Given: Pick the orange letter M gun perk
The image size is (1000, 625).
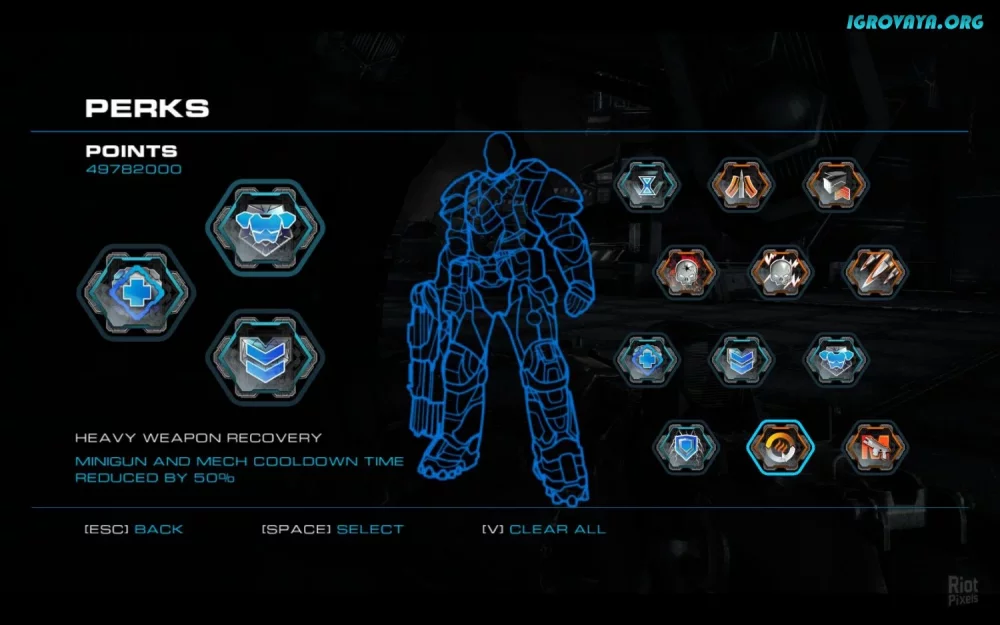Looking at the screenshot, I should pos(876,446).
